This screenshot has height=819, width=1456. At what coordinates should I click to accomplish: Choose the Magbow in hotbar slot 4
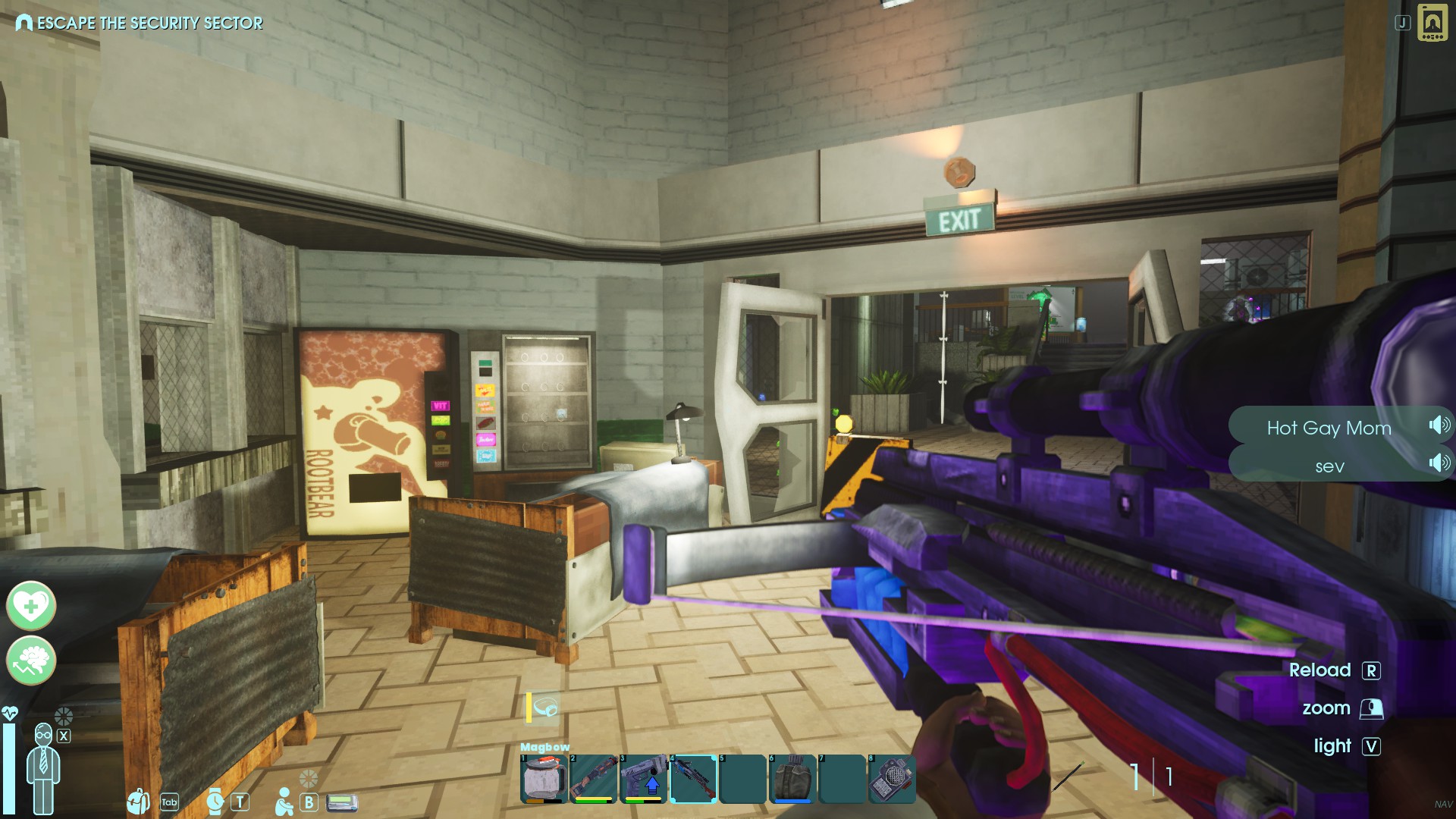tap(693, 778)
